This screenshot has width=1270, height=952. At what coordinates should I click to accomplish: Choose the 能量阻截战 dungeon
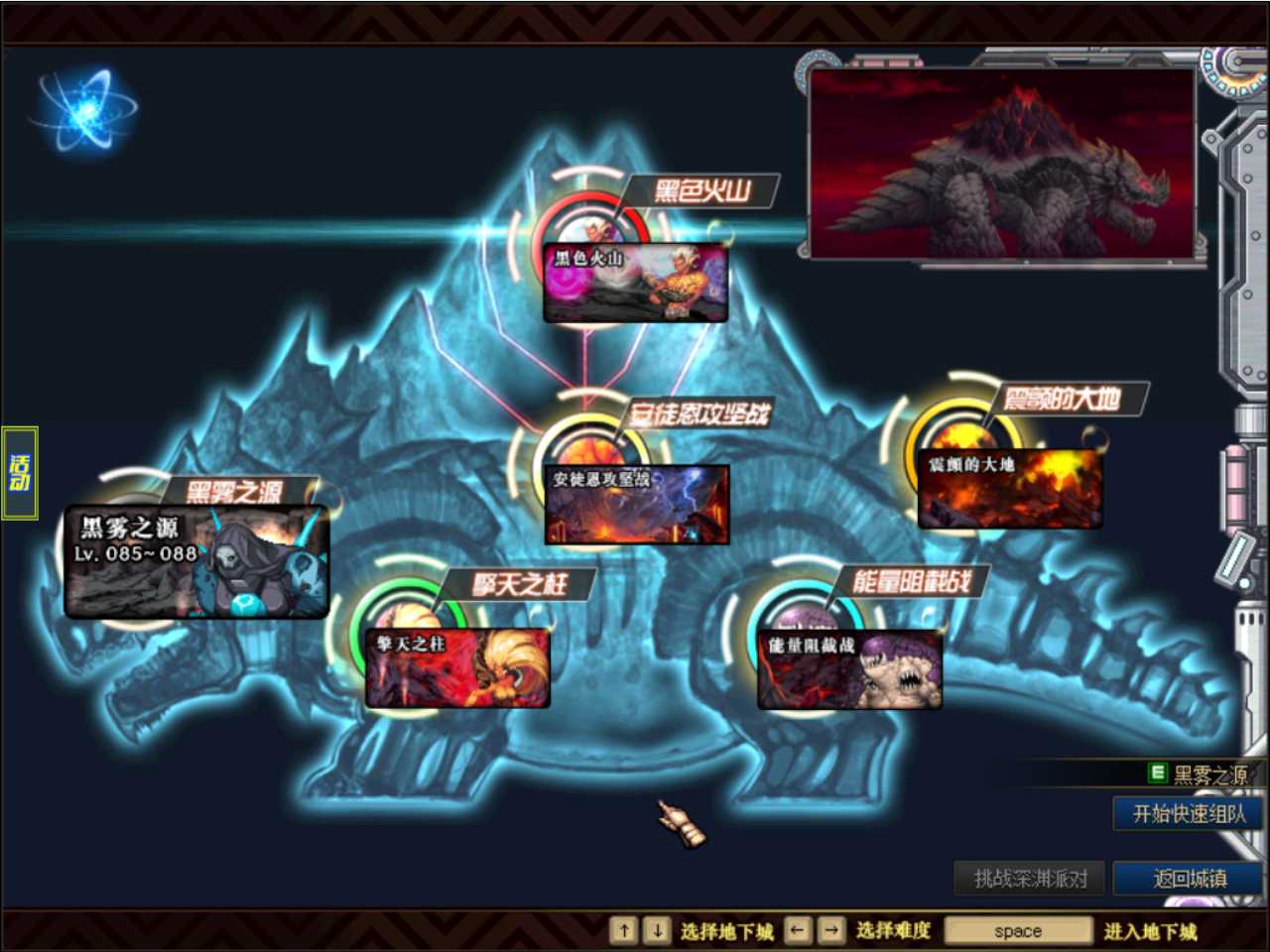click(848, 669)
